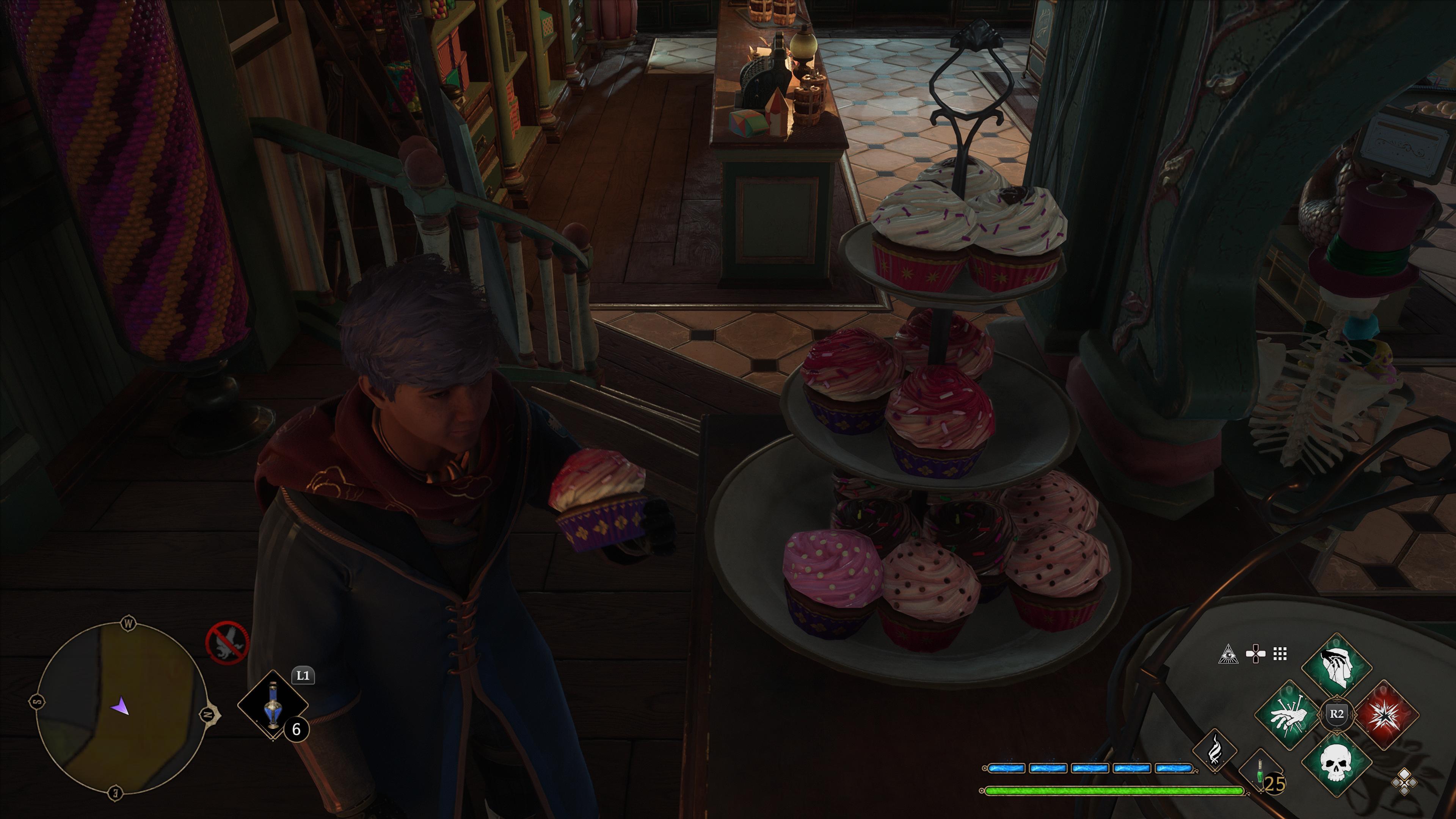Cast Crucio with the pierced hand icon

[x=1289, y=715]
